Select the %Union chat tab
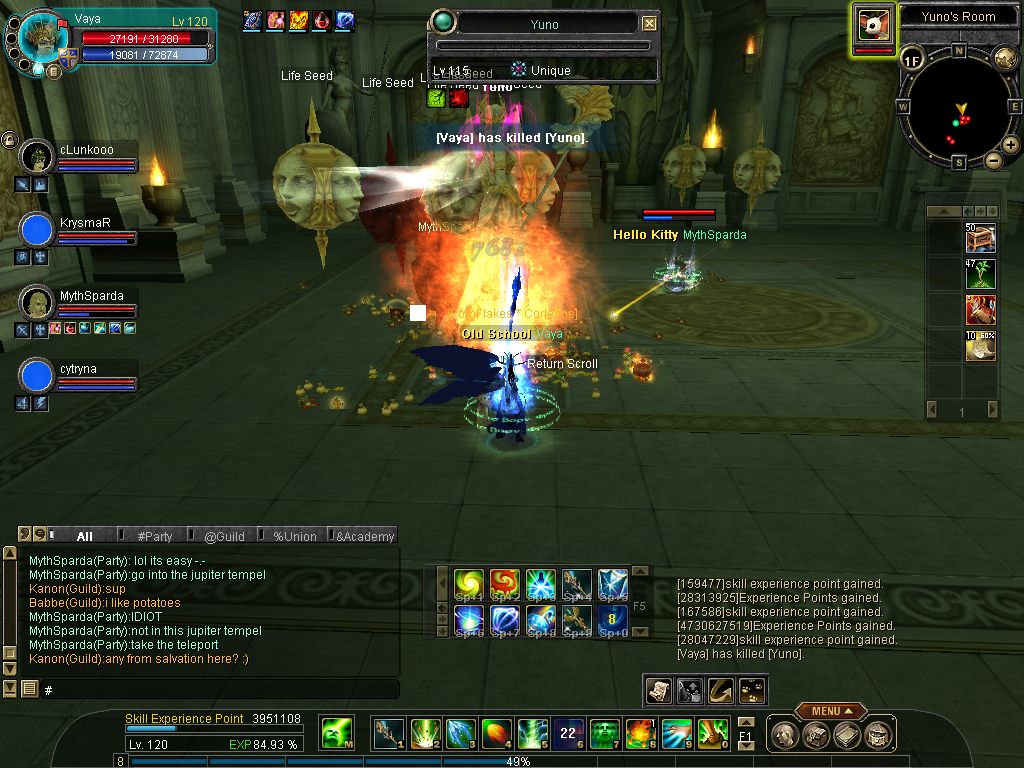Screen dimensions: 1024x768 pos(294,536)
